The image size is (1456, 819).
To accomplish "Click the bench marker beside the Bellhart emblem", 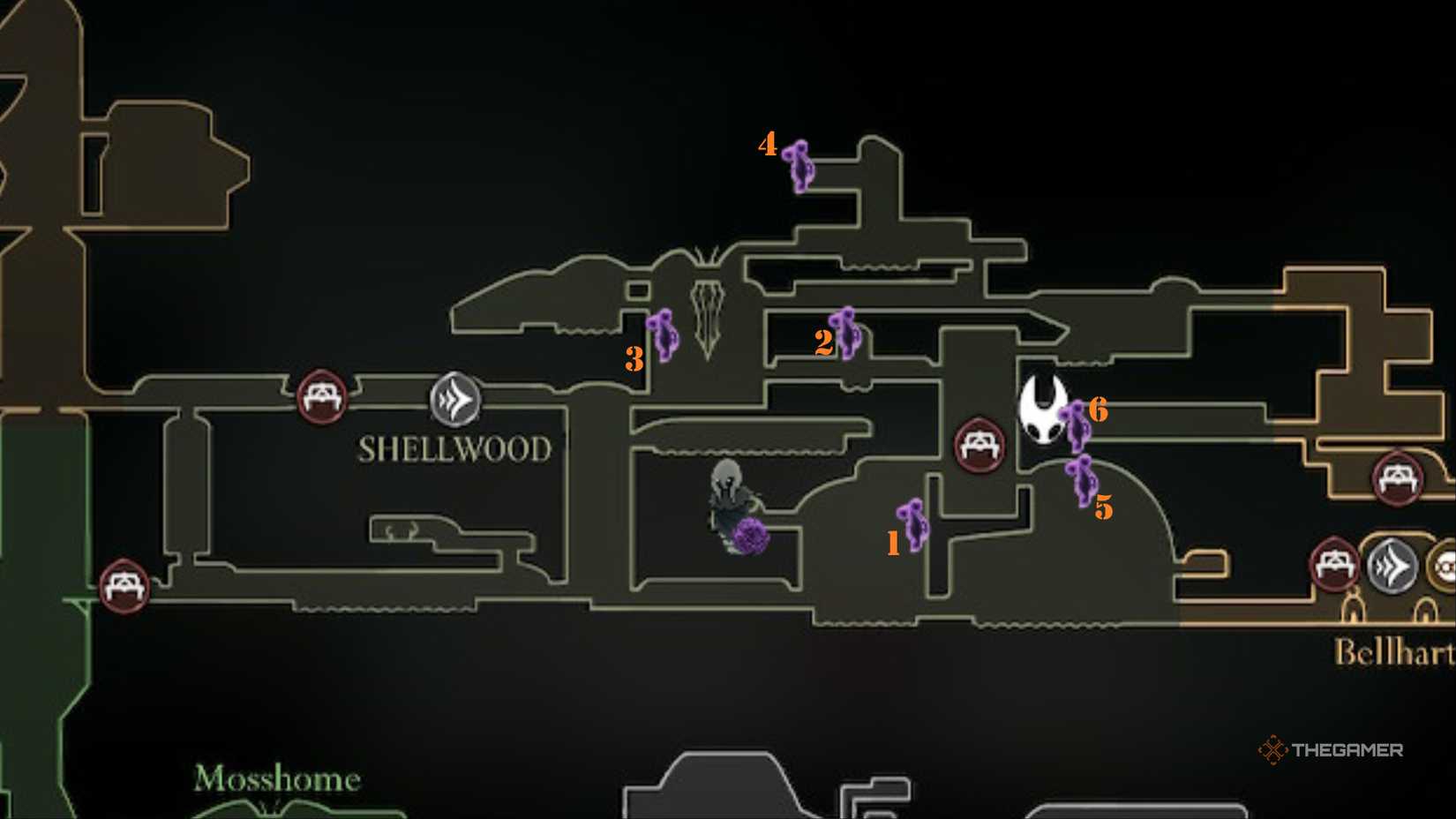I will click(1334, 563).
